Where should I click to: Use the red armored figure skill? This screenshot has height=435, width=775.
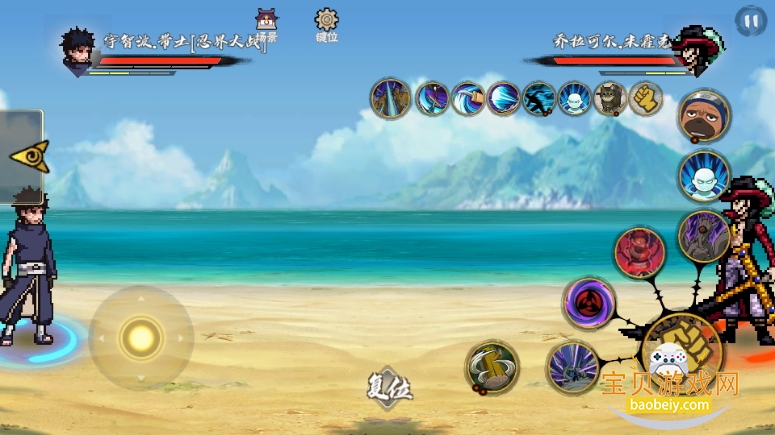639,252
